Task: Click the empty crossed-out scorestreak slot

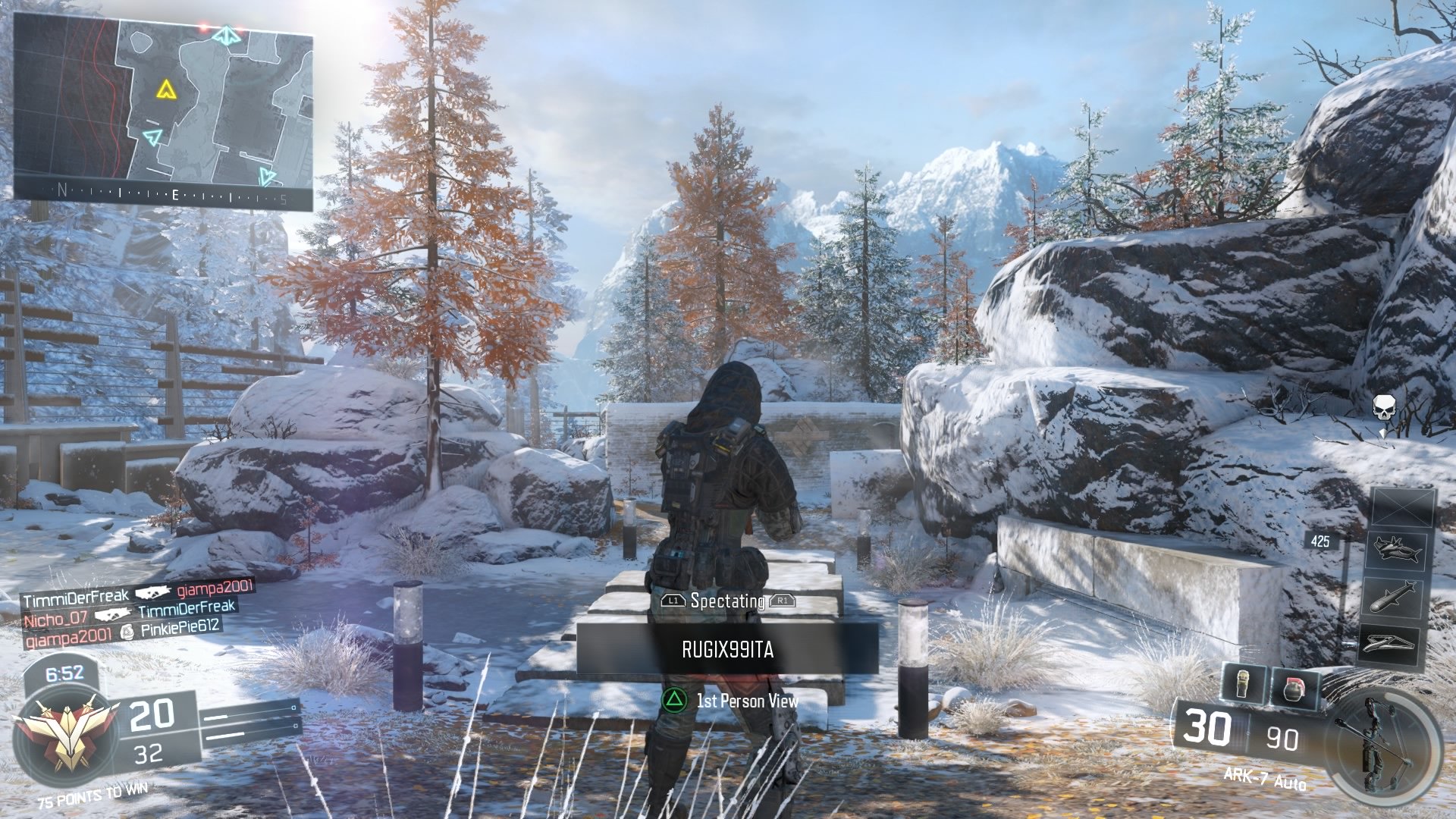Action: pyautogui.click(x=1403, y=507)
